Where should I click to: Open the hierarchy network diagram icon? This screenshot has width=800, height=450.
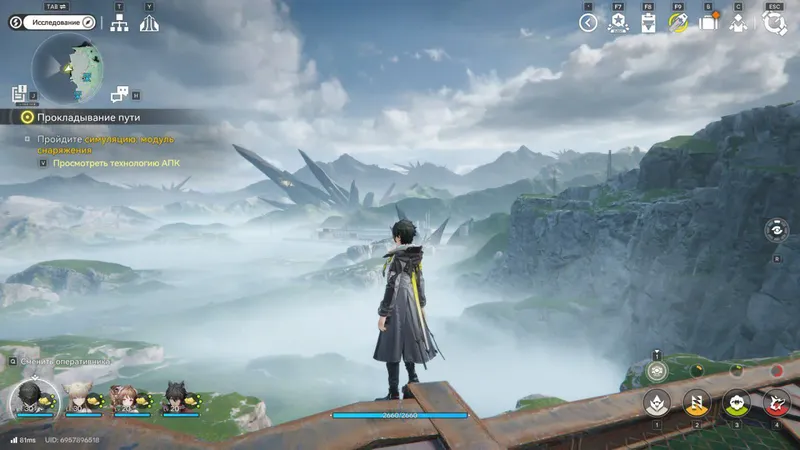coord(120,23)
